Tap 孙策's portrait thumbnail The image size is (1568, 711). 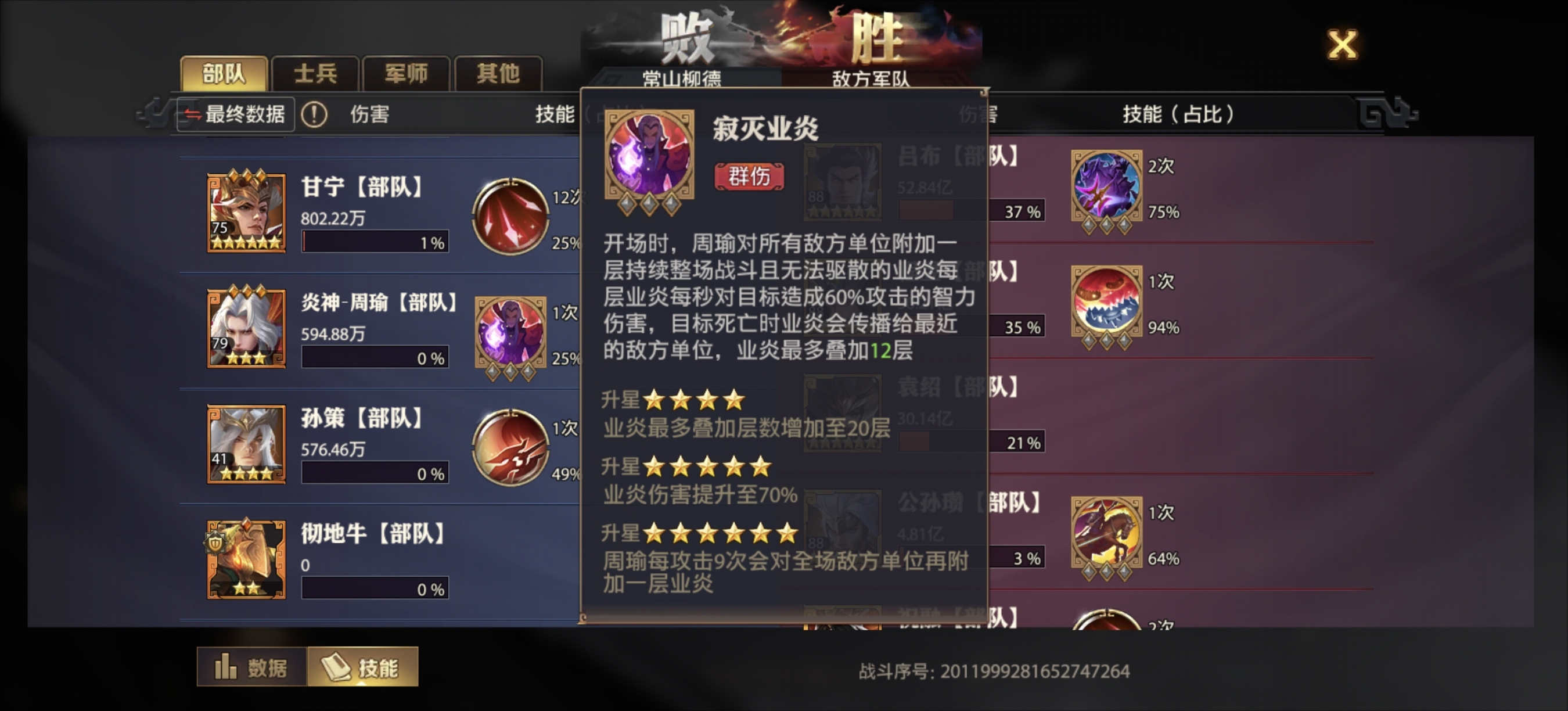tap(247, 445)
